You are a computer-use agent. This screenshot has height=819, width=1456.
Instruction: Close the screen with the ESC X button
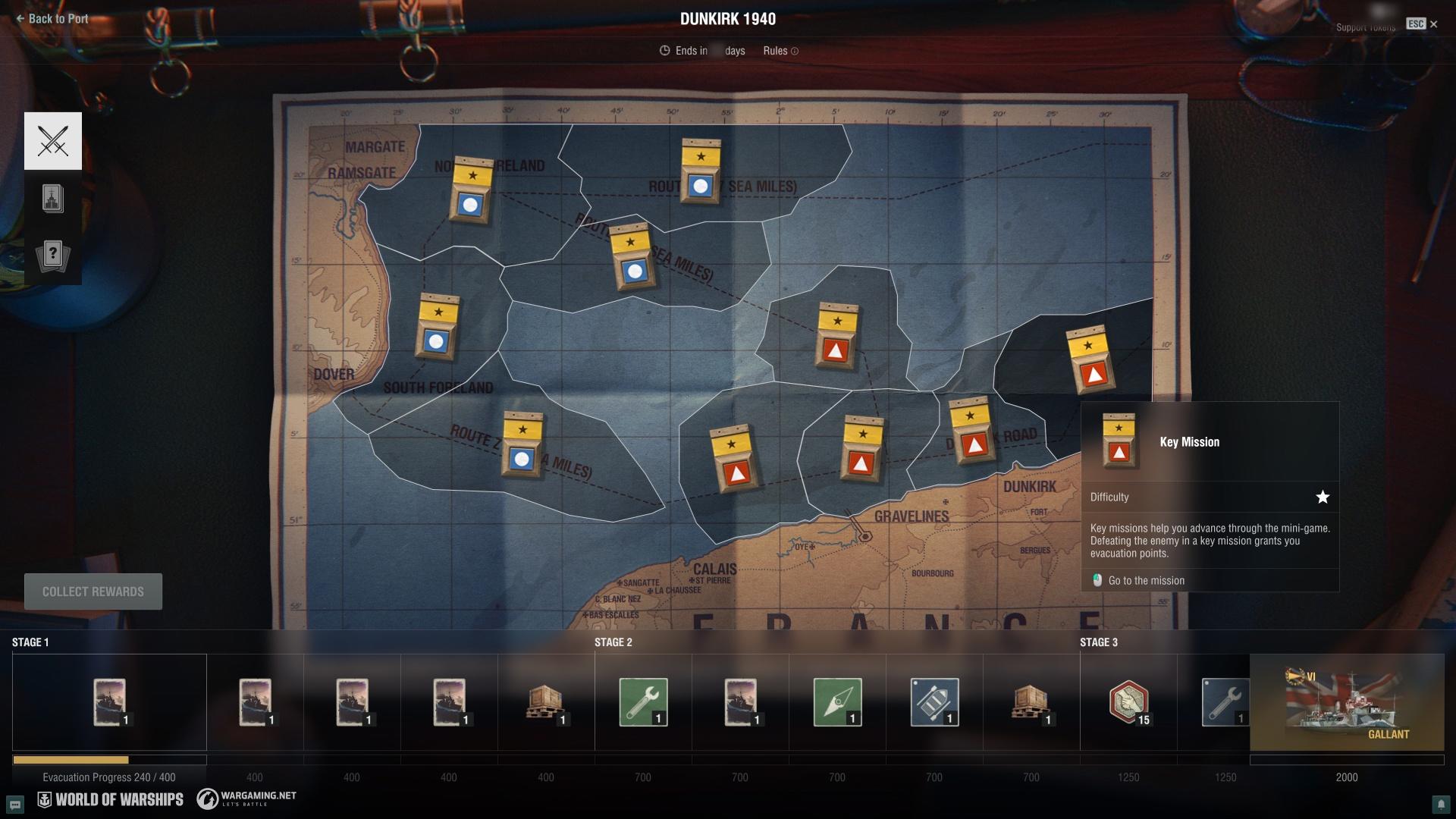[1432, 24]
